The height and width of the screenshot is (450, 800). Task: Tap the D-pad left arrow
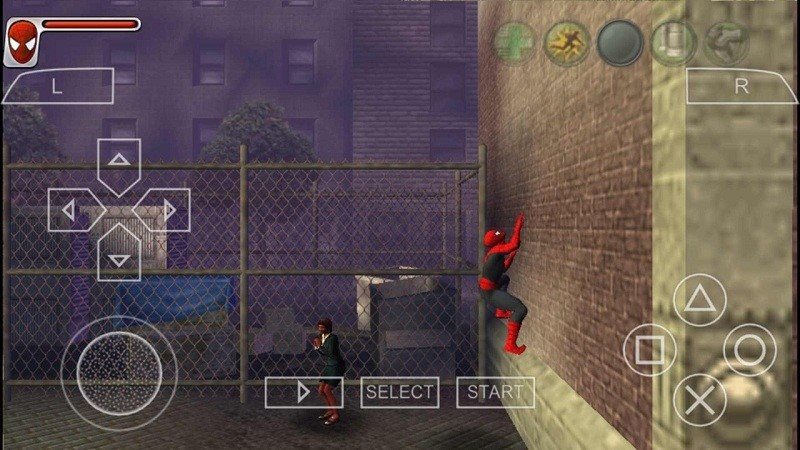pyautogui.click(x=70, y=210)
